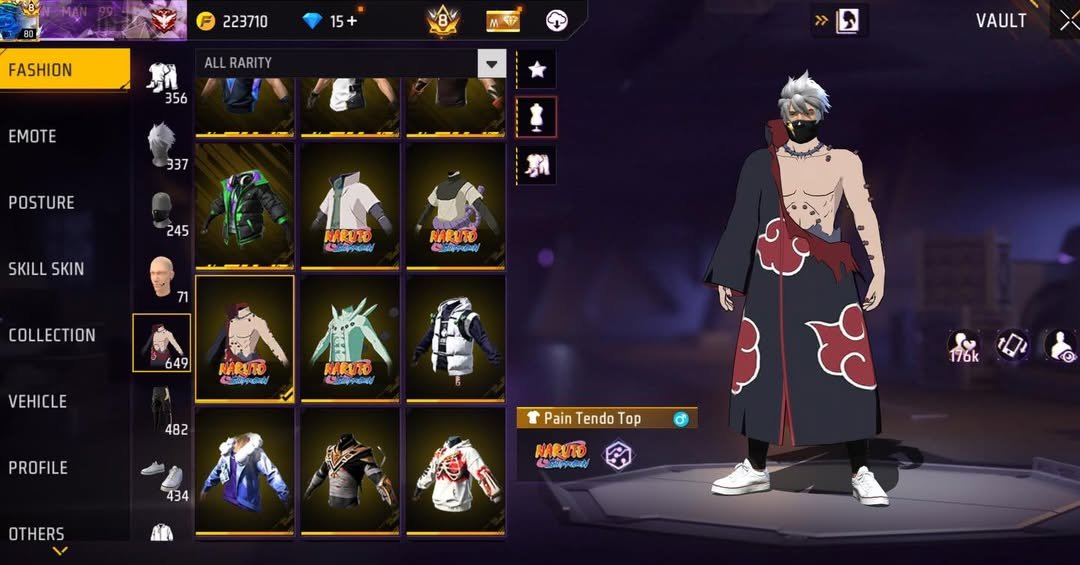Viewport: 1080px width, 565px height.
Task: Open the Profile section
Action: point(38,467)
